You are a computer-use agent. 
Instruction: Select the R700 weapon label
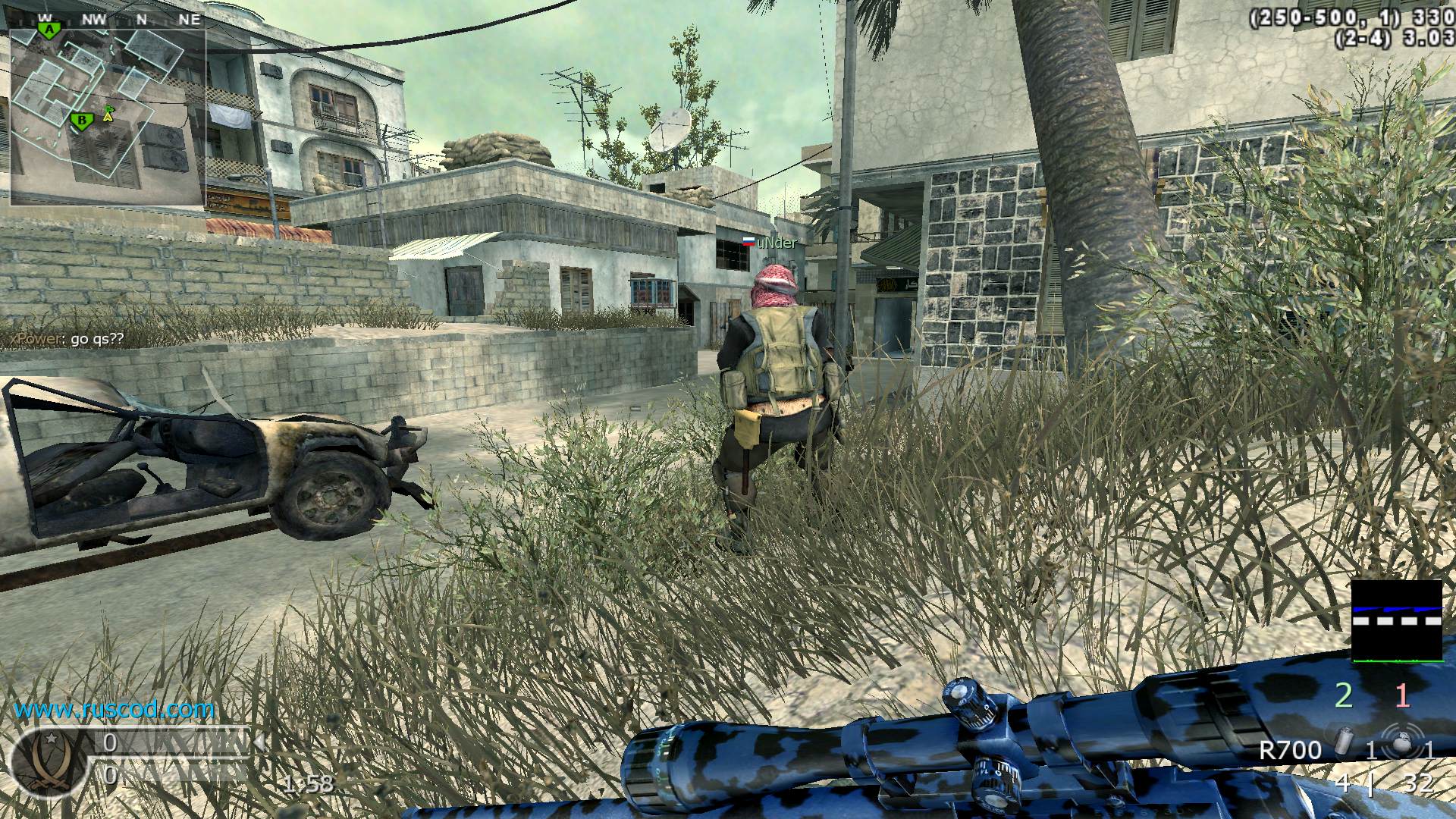click(1290, 751)
